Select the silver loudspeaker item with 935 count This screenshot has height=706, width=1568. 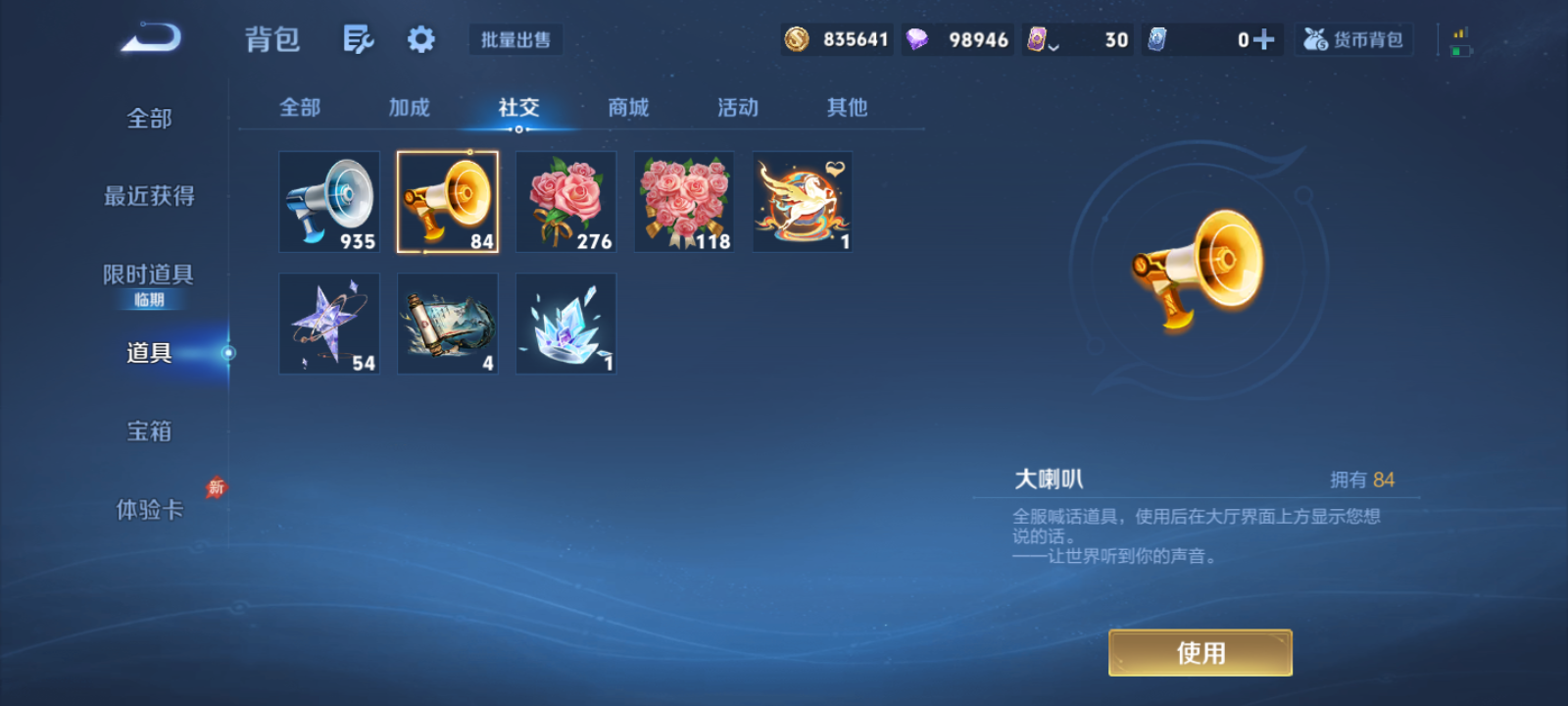tap(328, 201)
